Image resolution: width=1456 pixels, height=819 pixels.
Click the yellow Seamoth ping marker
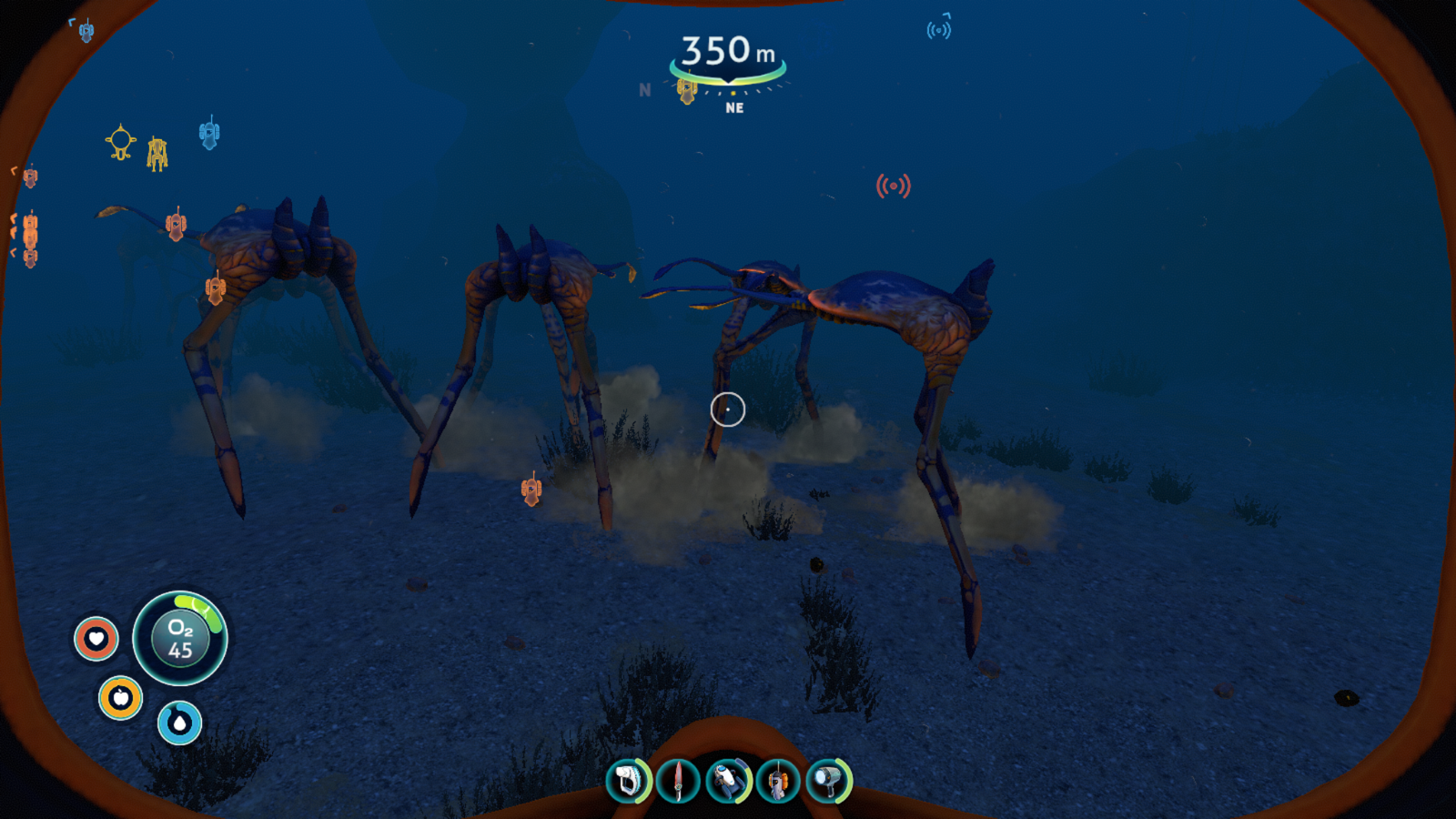[x=120, y=143]
